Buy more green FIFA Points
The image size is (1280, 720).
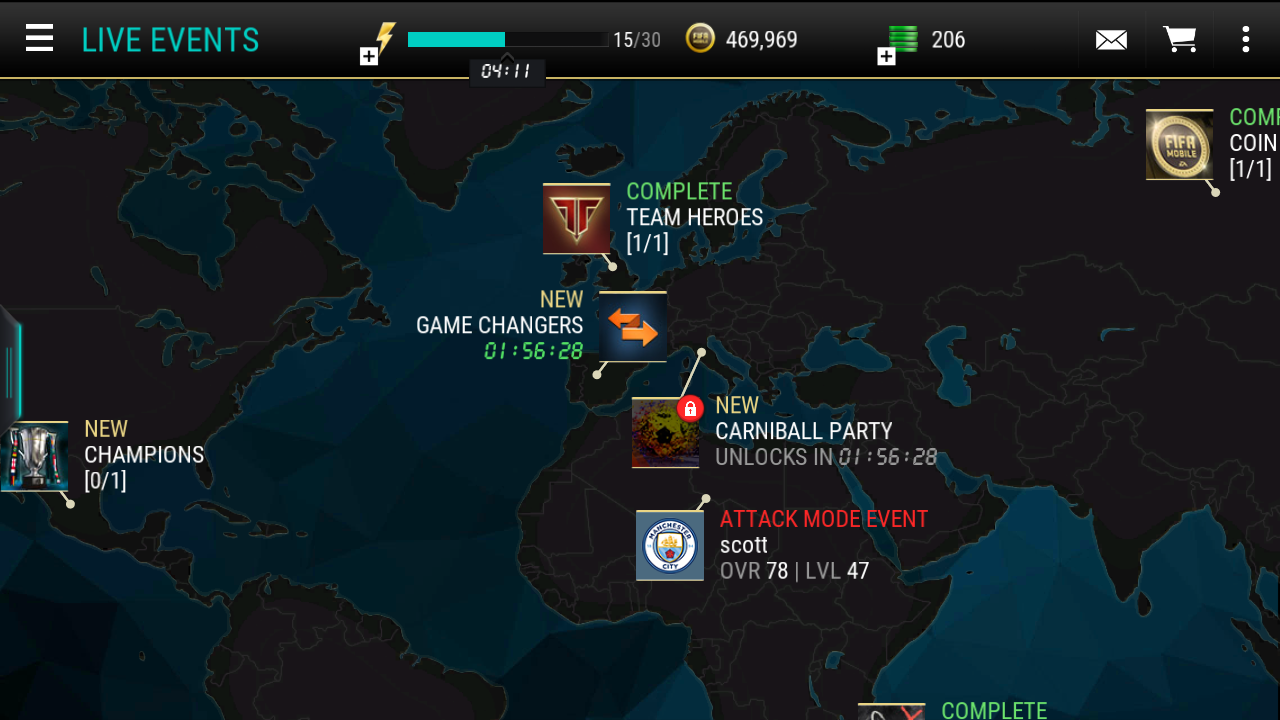point(886,56)
